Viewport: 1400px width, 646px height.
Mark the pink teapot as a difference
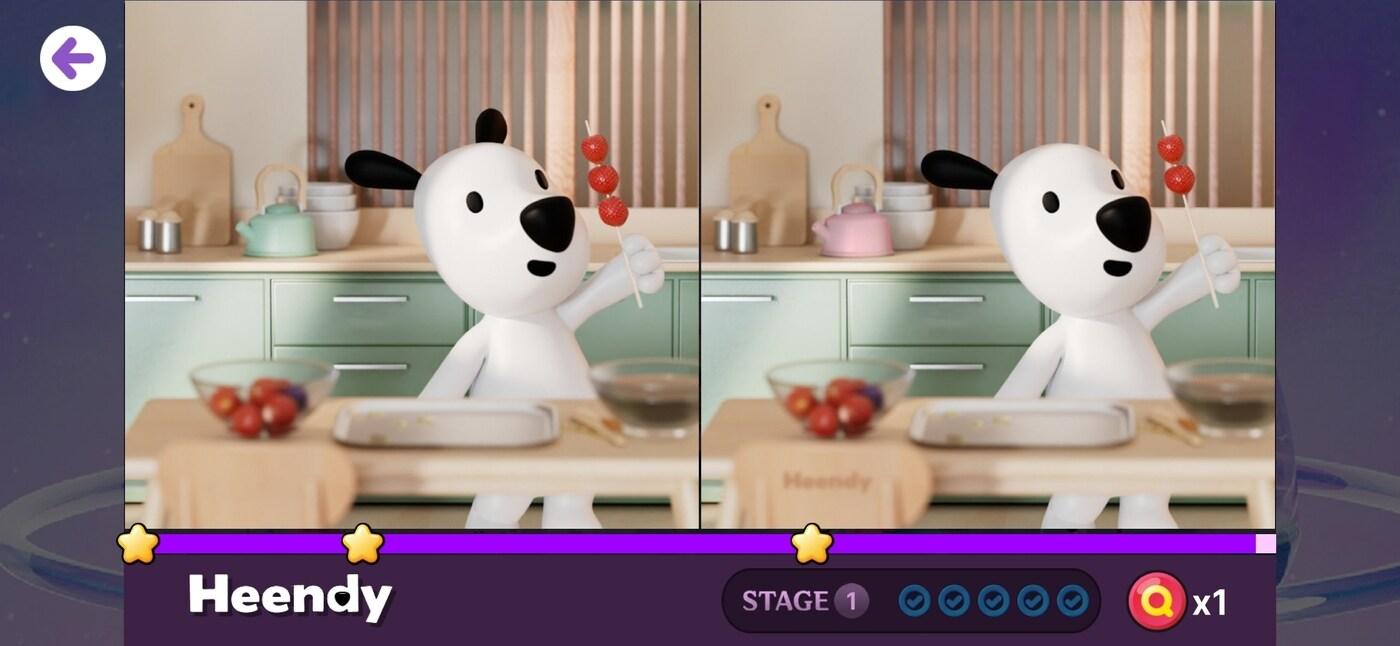(x=852, y=229)
